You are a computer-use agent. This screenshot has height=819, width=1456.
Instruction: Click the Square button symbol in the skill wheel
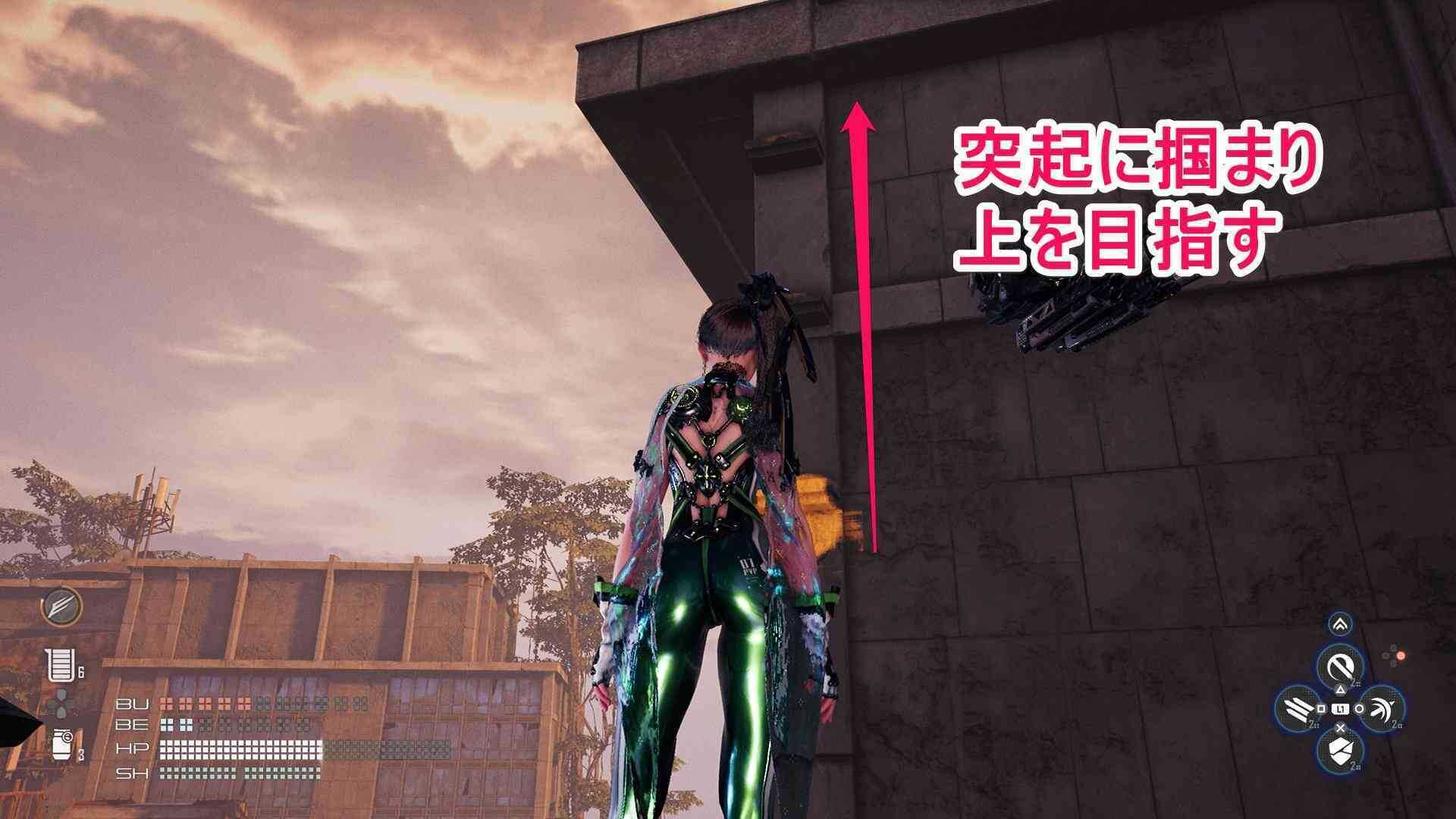coord(1321,708)
